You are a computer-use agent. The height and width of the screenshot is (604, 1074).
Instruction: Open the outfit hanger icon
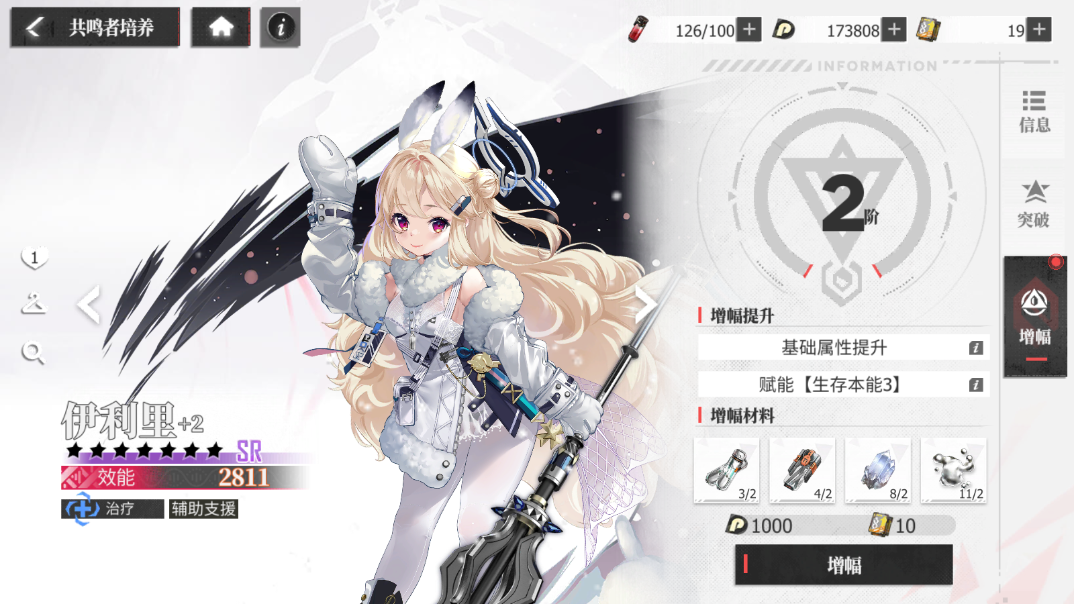[x=34, y=305]
